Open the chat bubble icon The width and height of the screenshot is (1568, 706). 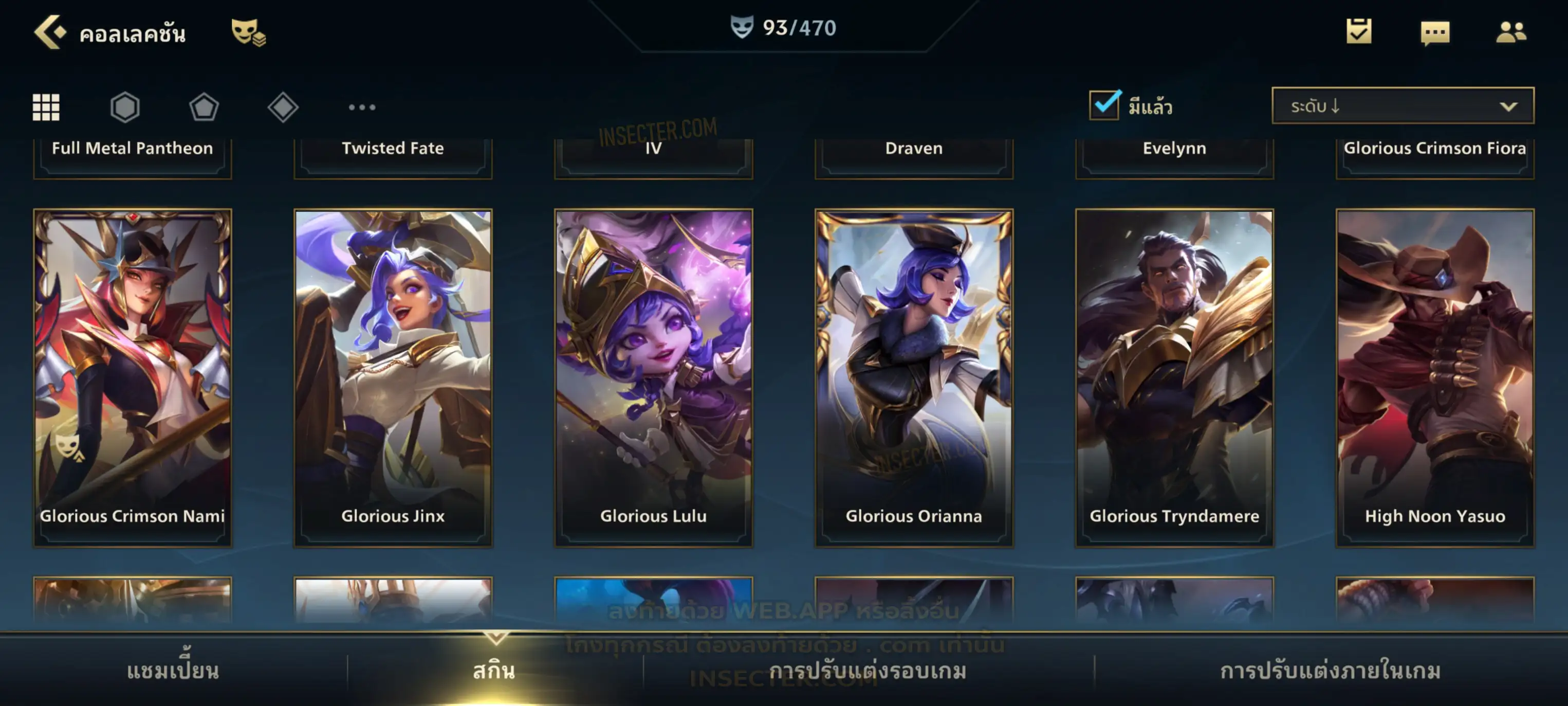1435,32
